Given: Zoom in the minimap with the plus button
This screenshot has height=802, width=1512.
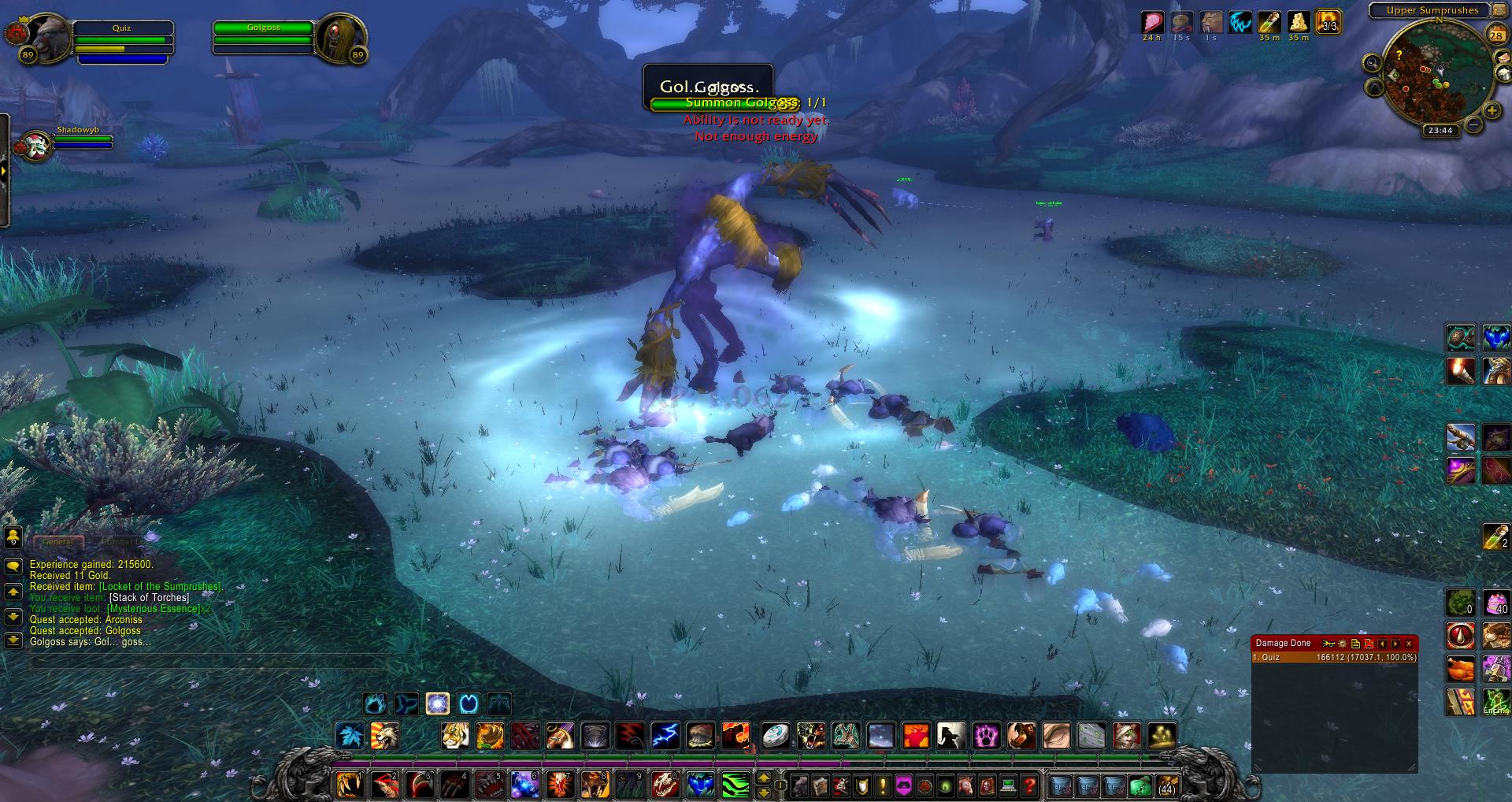Looking at the screenshot, I should coord(1492,111).
